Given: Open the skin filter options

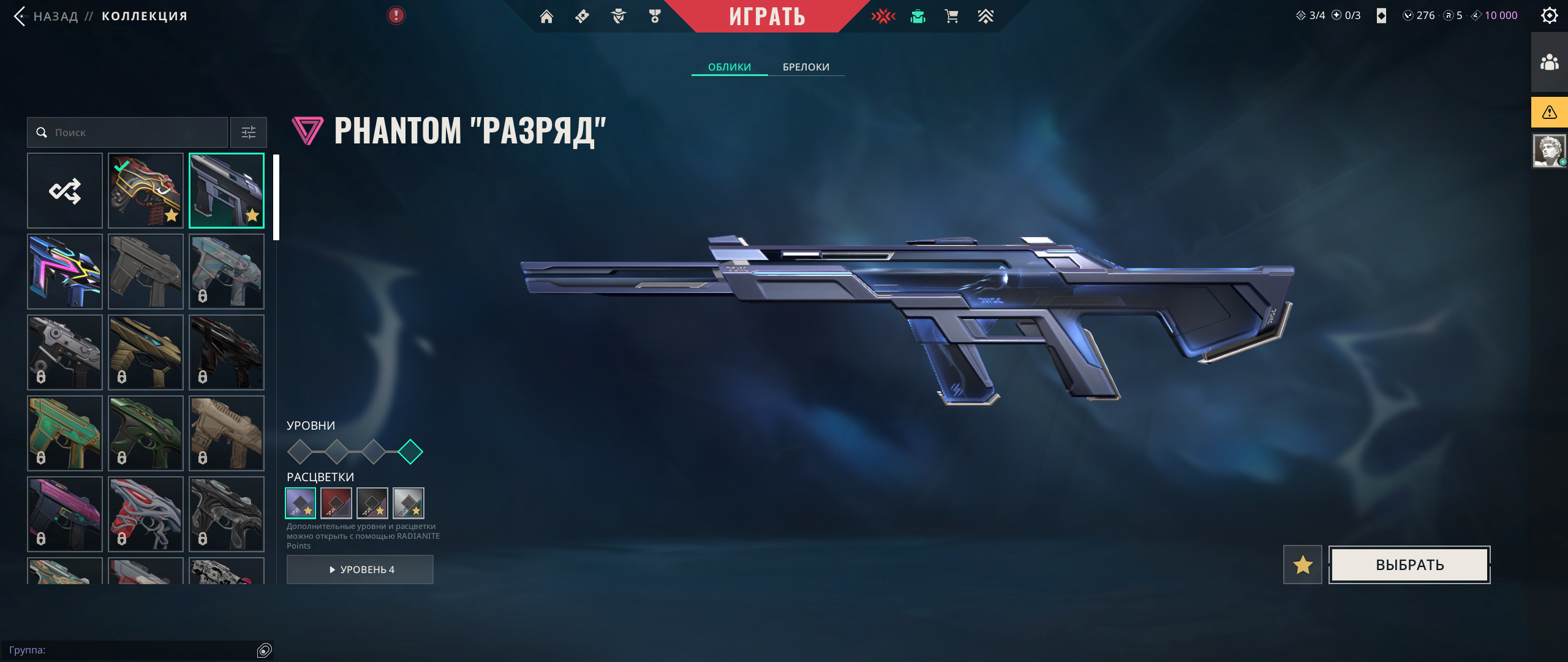Looking at the screenshot, I should 249,132.
